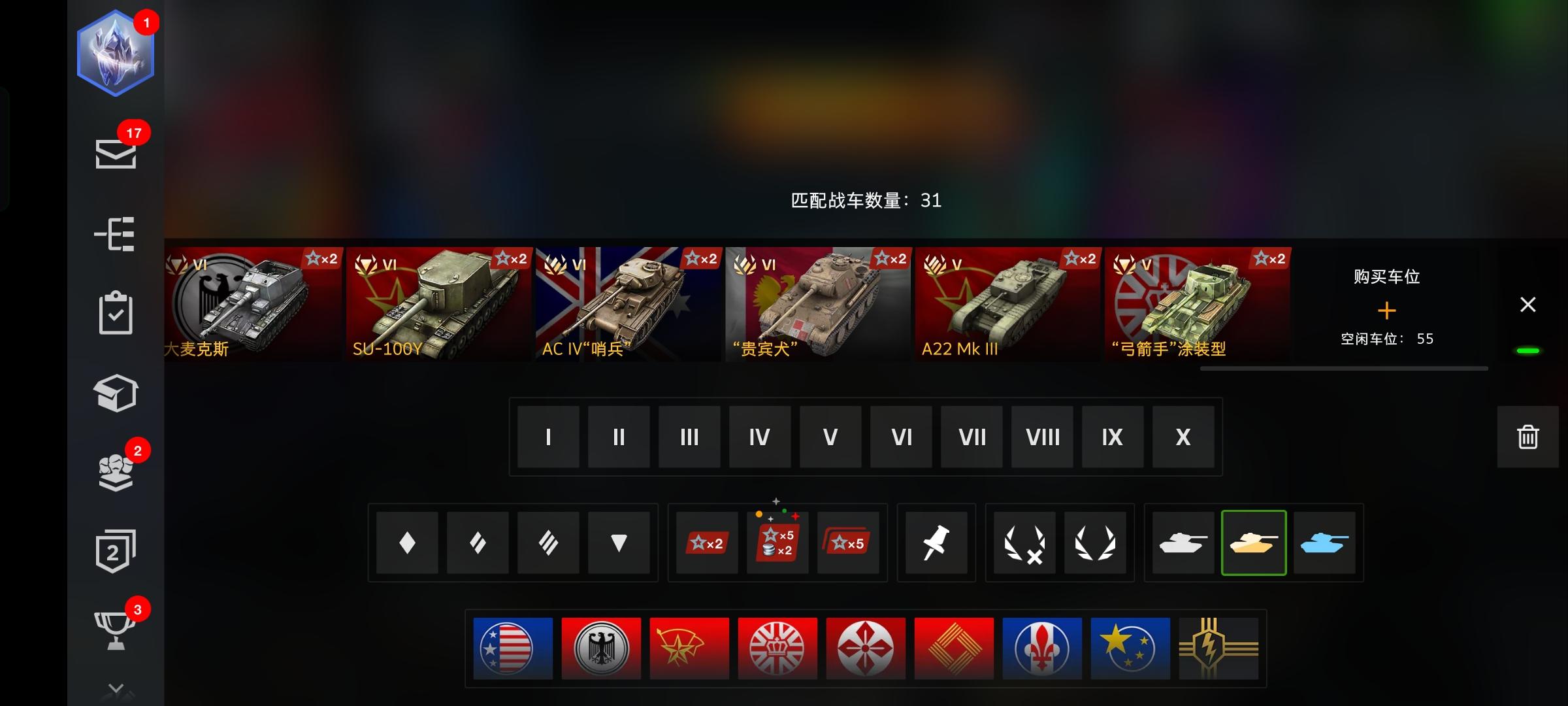Select tier X filter button
Viewport: 1568px width, 706px height.
point(1183,437)
